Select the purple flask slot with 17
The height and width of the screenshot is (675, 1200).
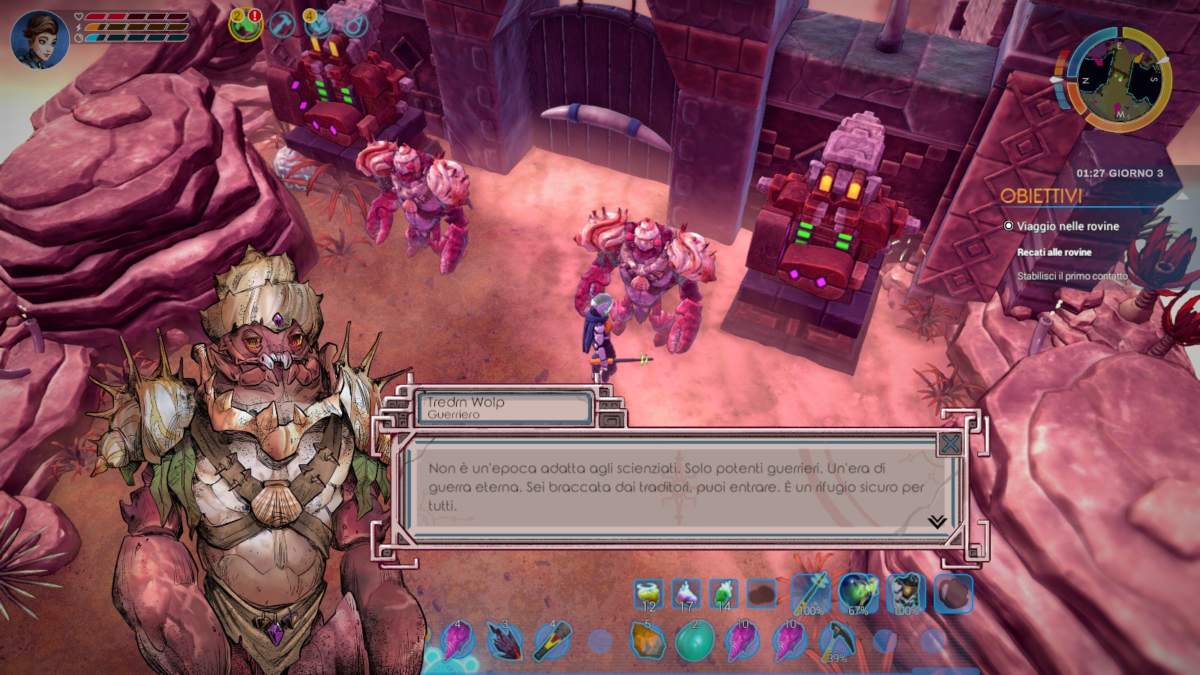click(686, 594)
